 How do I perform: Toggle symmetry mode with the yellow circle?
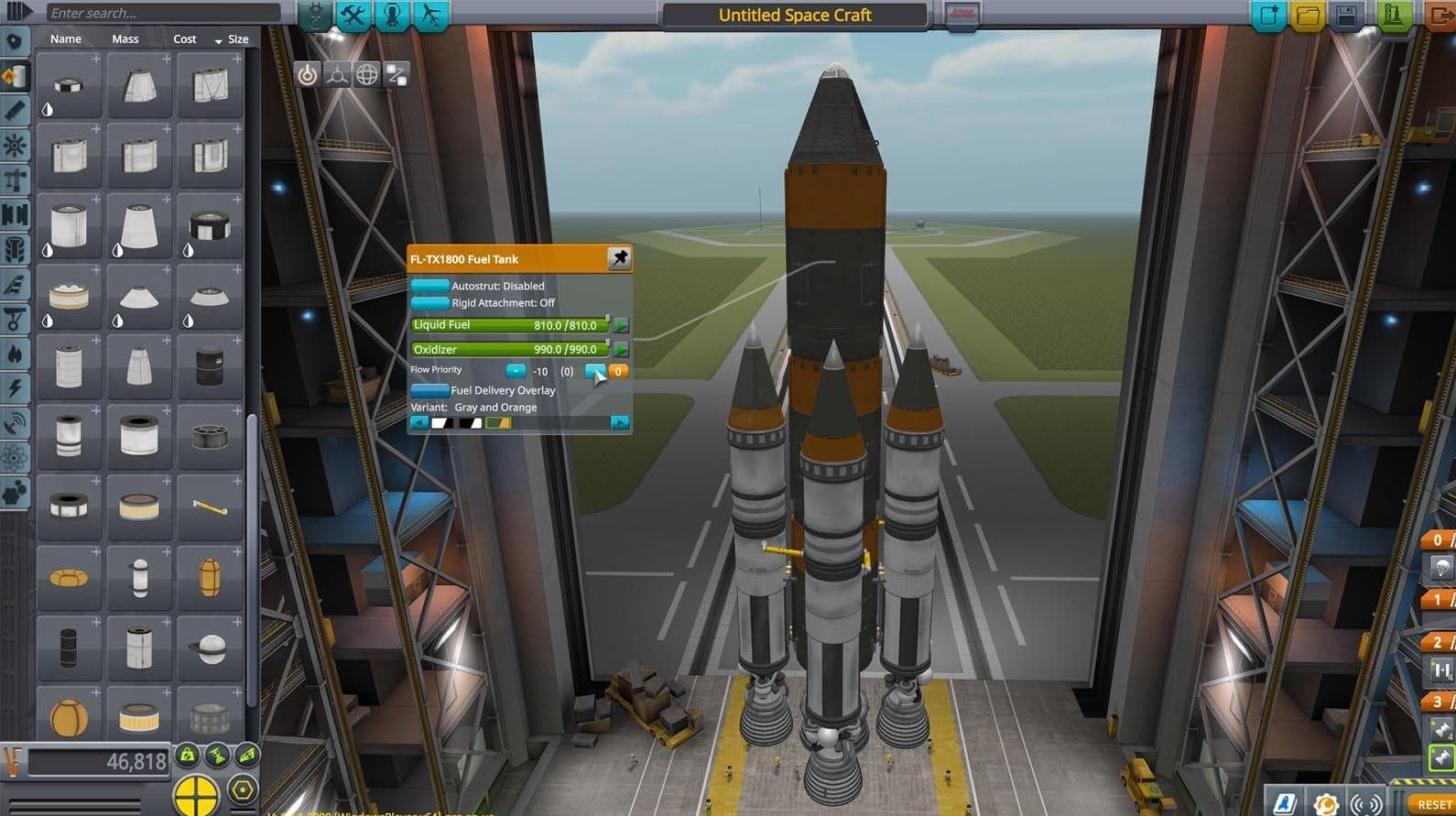point(196,793)
